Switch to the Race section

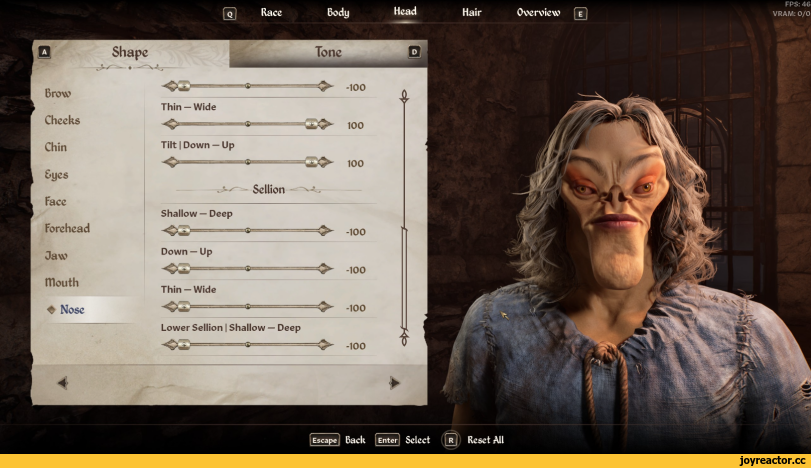271,13
